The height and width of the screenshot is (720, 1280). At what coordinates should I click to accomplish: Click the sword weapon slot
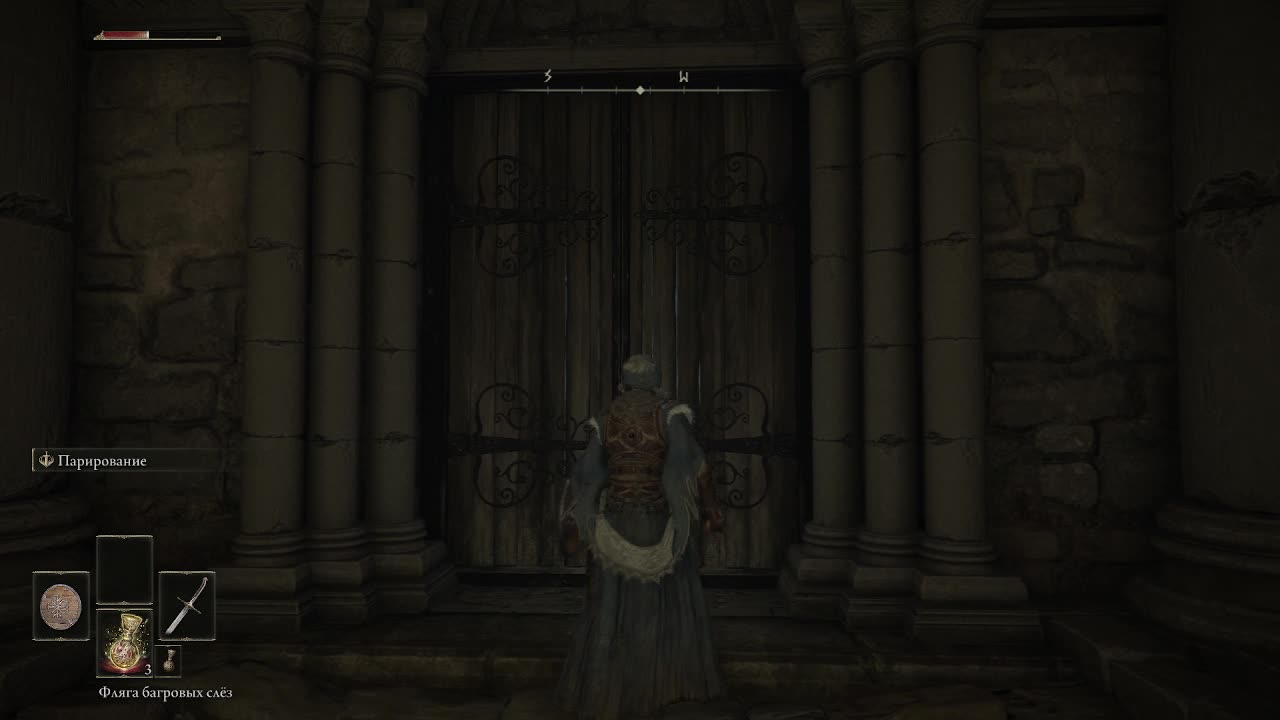click(x=187, y=606)
